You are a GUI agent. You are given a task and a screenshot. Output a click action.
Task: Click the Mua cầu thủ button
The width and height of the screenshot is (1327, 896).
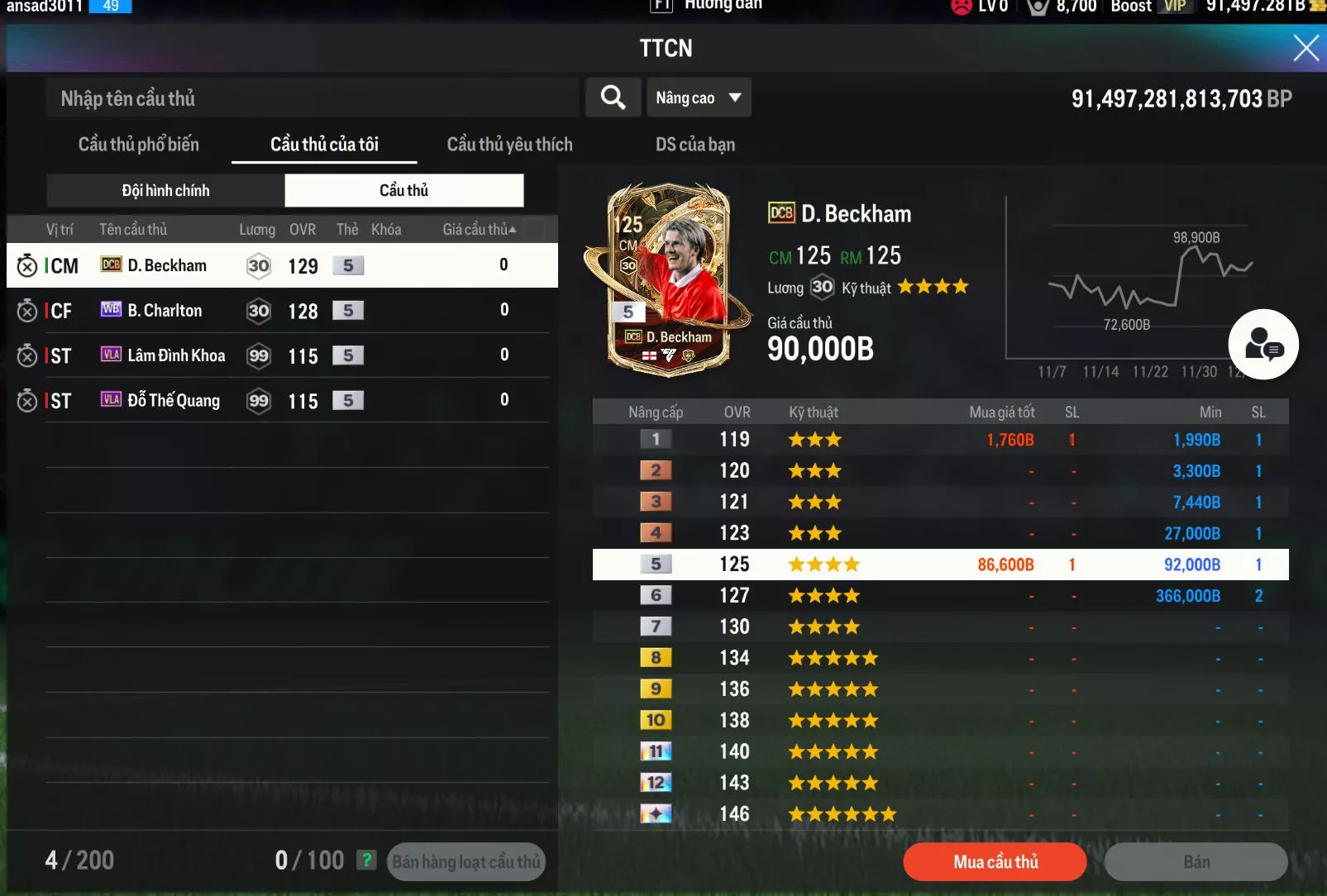(x=995, y=862)
